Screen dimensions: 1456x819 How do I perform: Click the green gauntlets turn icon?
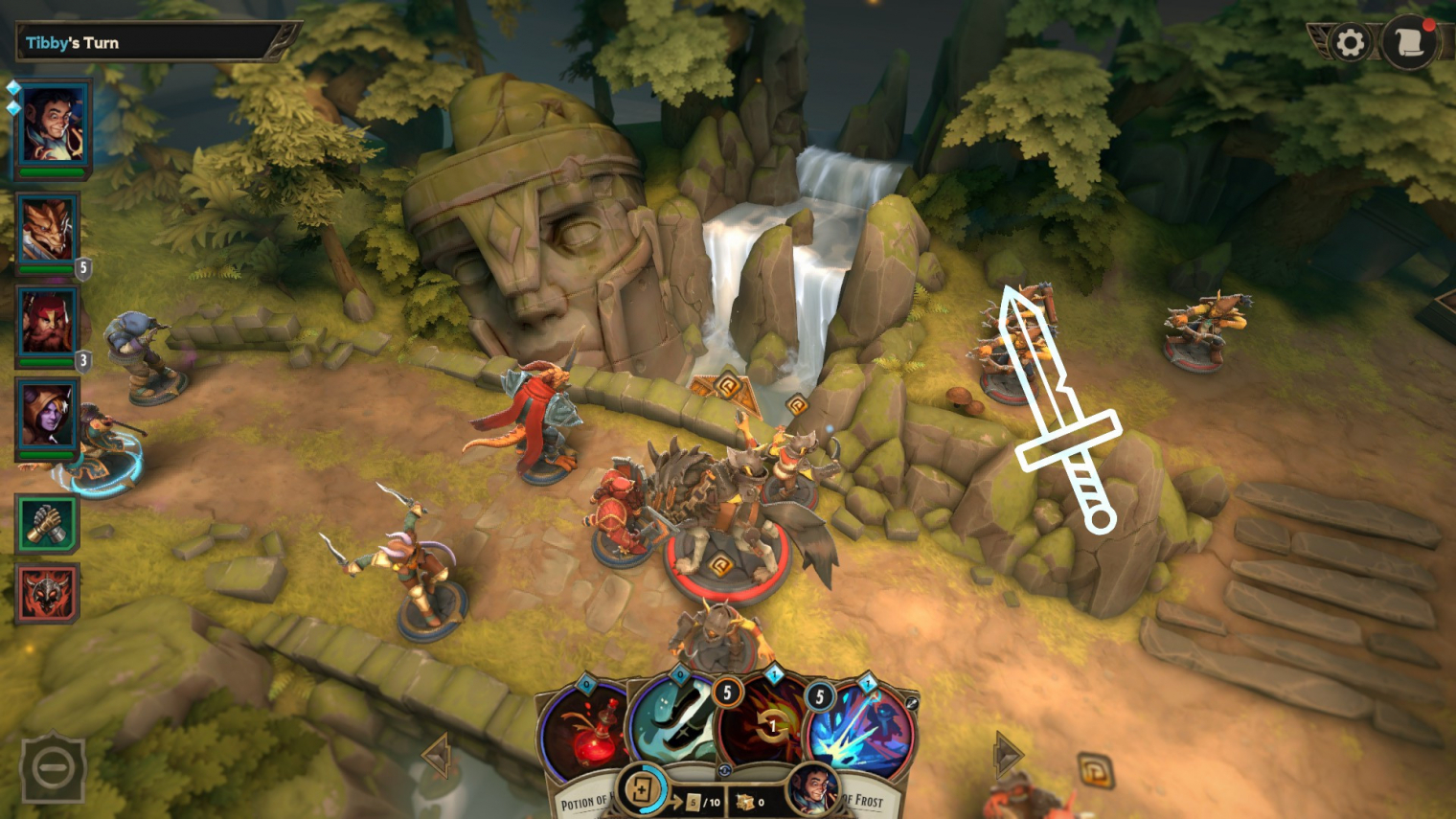(46, 523)
